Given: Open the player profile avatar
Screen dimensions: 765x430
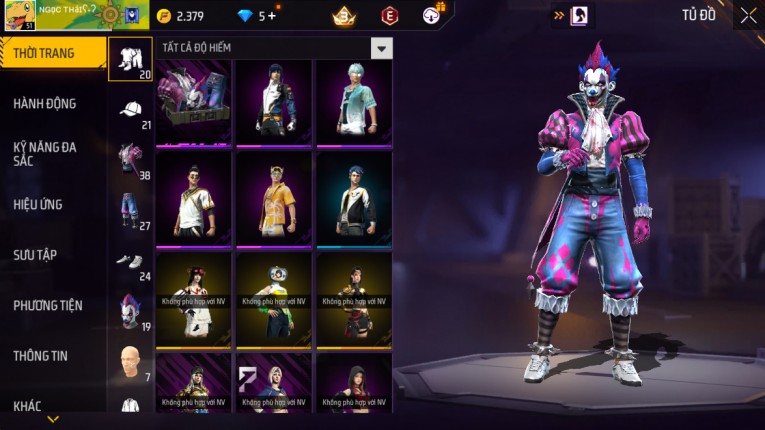Looking at the screenshot, I should (x=19, y=15).
